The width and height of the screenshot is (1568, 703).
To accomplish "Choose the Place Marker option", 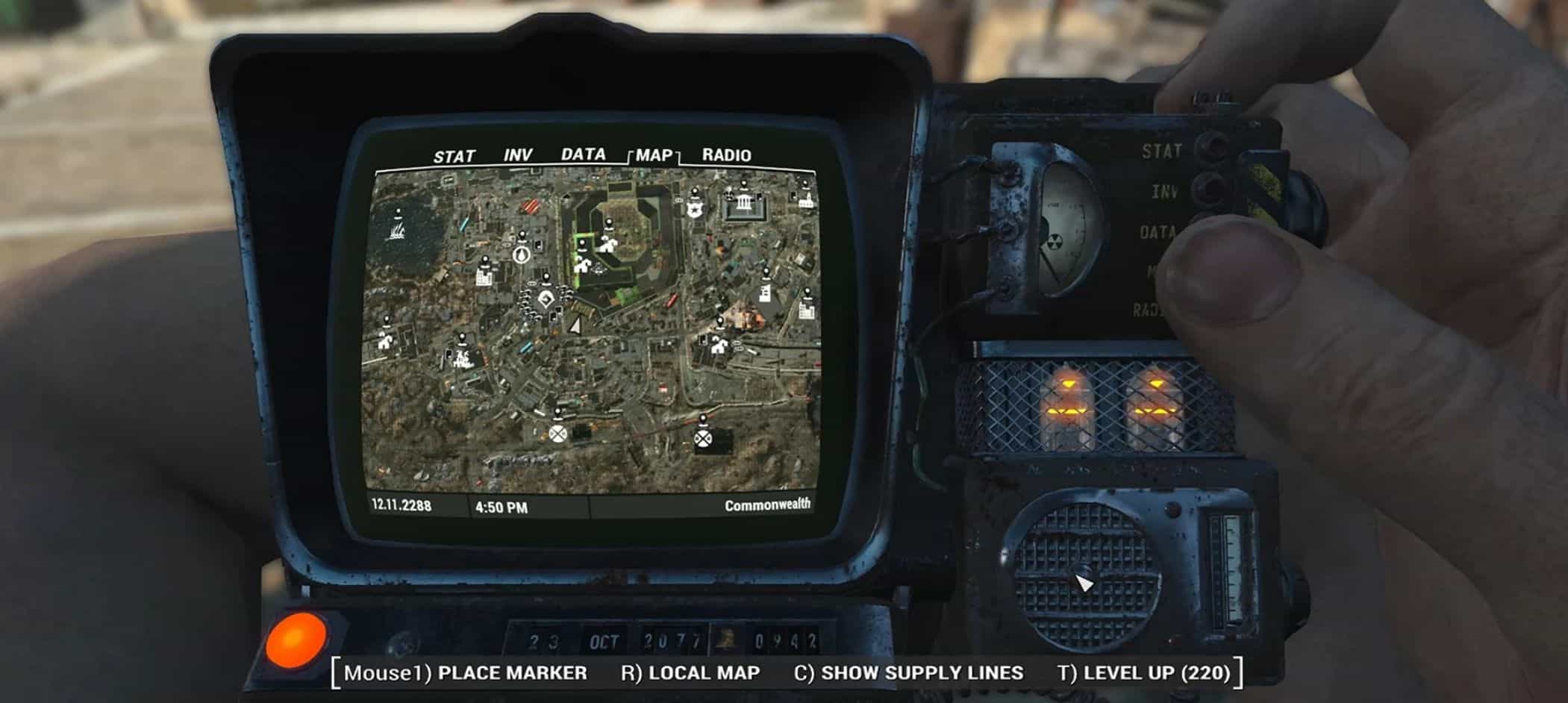I will [465, 672].
